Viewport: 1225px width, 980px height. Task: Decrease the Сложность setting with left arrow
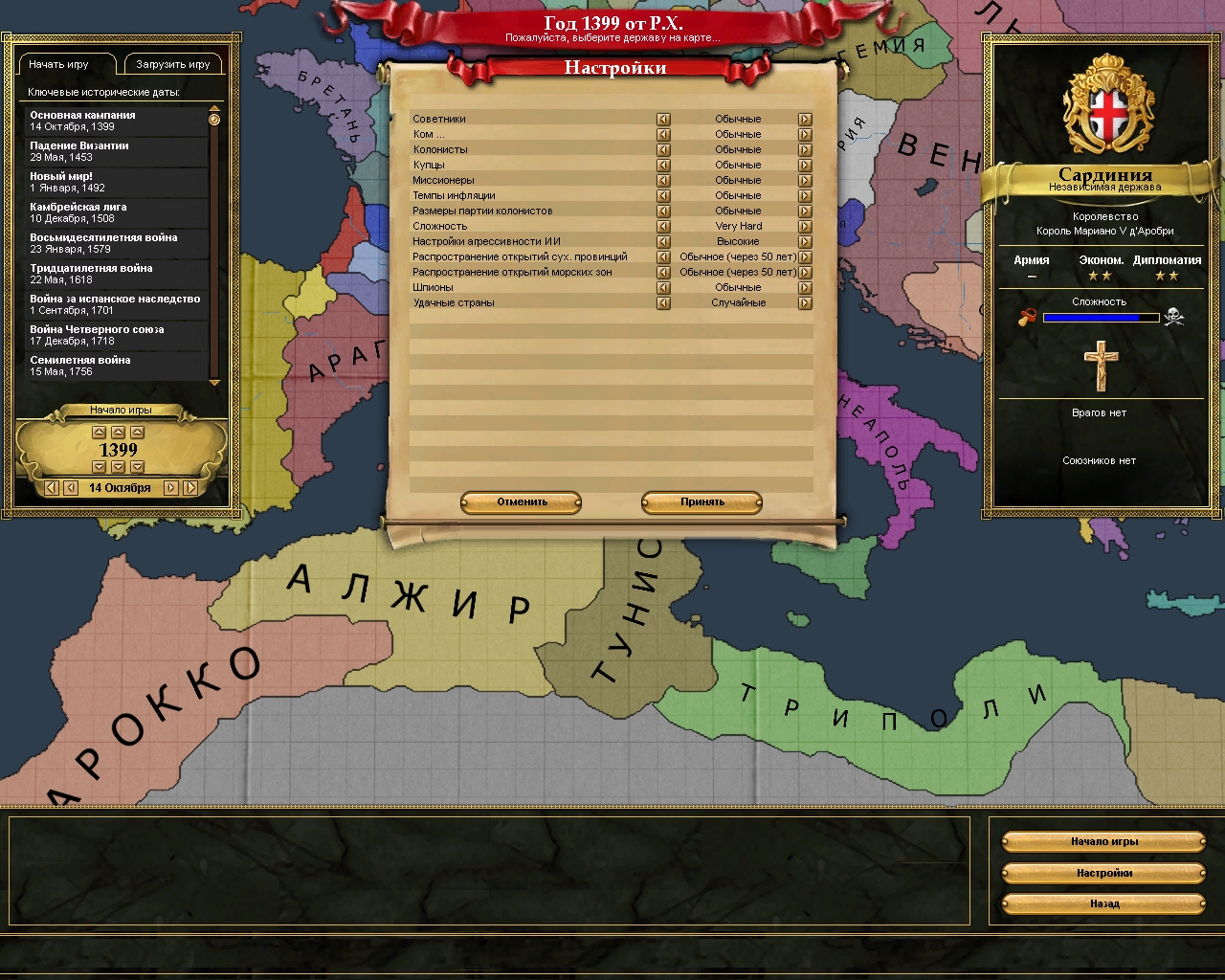pos(663,227)
